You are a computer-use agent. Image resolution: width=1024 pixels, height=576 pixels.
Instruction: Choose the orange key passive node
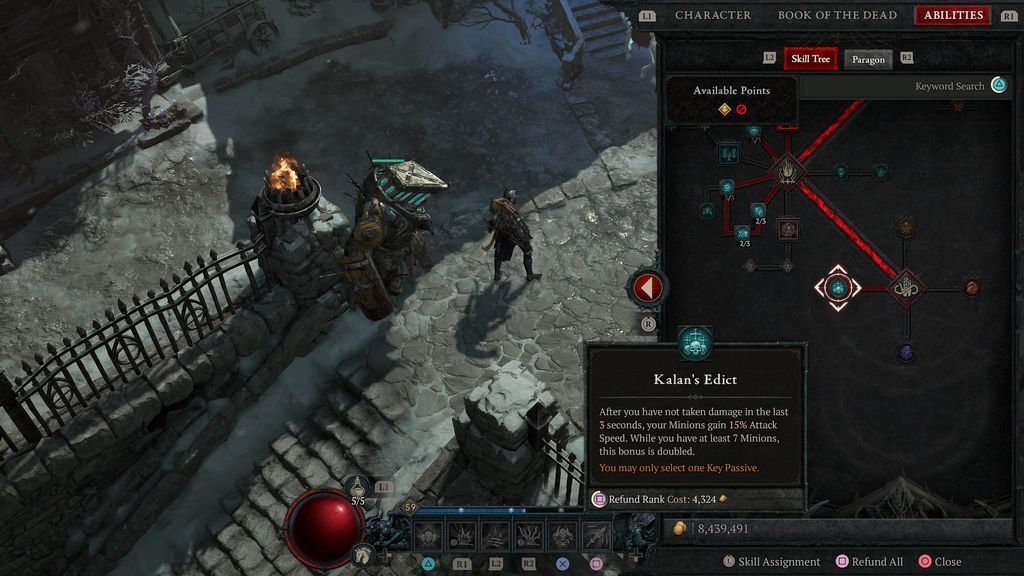(x=907, y=227)
